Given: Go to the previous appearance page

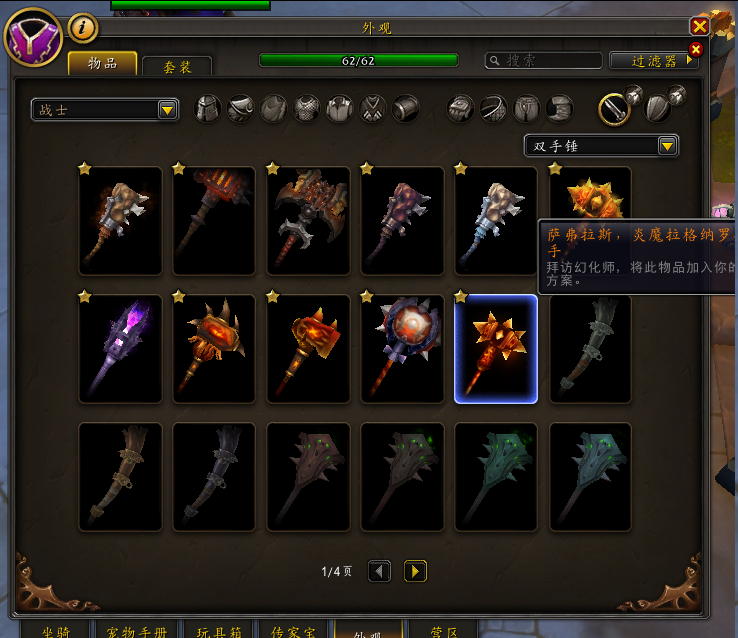Looking at the screenshot, I should click(380, 571).
